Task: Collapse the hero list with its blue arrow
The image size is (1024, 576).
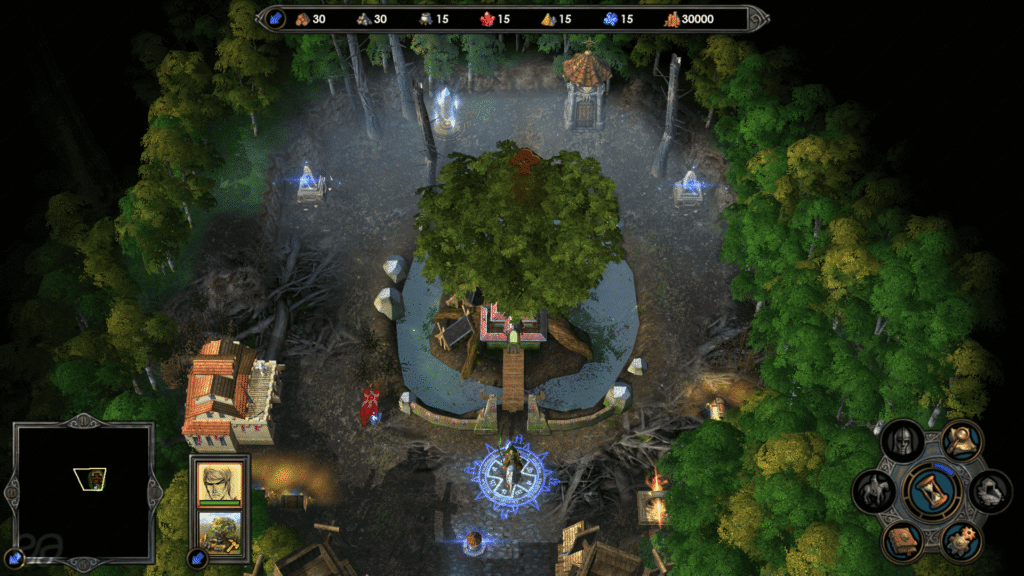Action: coord(198,558)
